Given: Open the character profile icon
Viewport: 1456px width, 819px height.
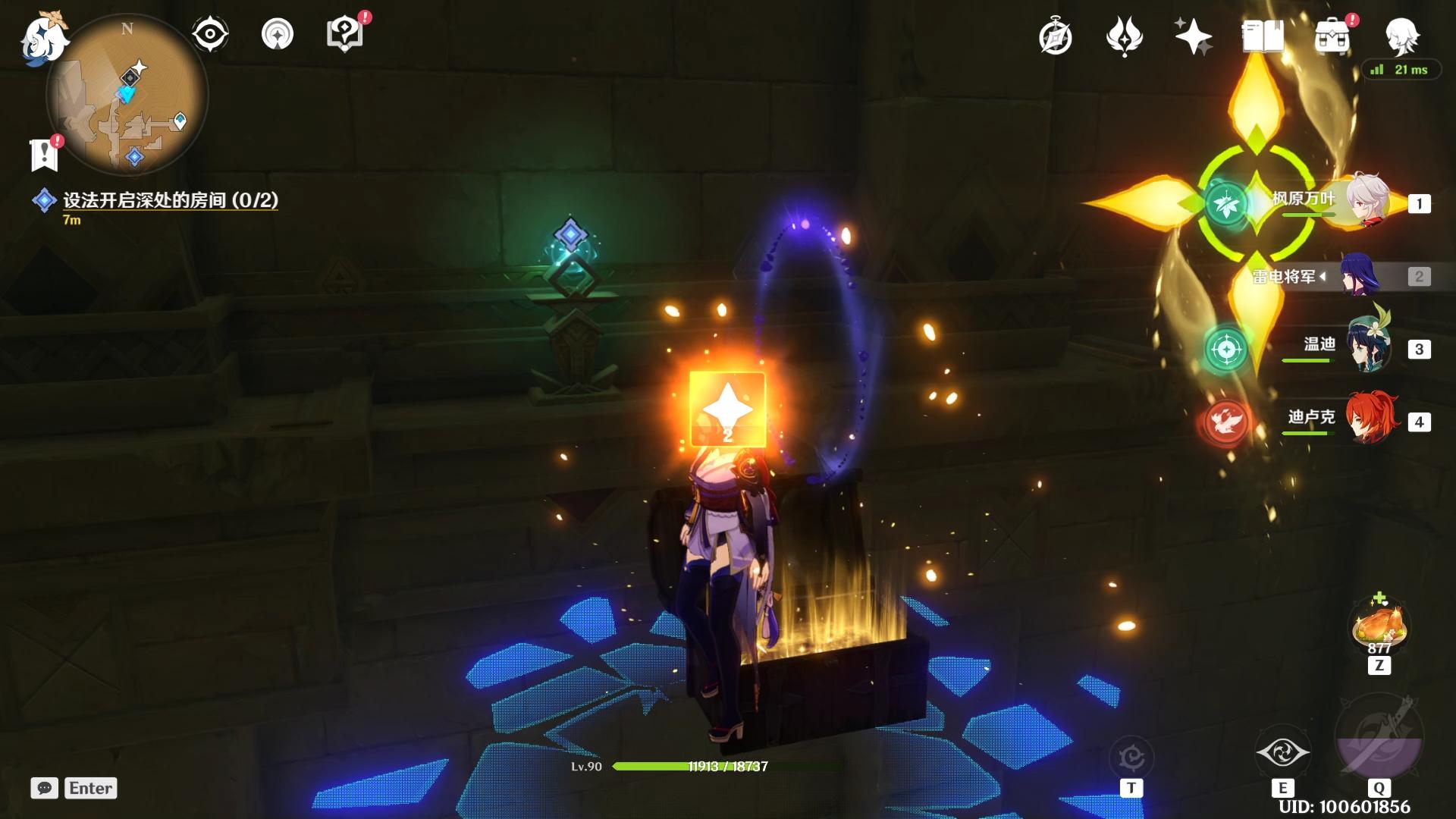Looking at the screenshot, I should (1401, 36).
